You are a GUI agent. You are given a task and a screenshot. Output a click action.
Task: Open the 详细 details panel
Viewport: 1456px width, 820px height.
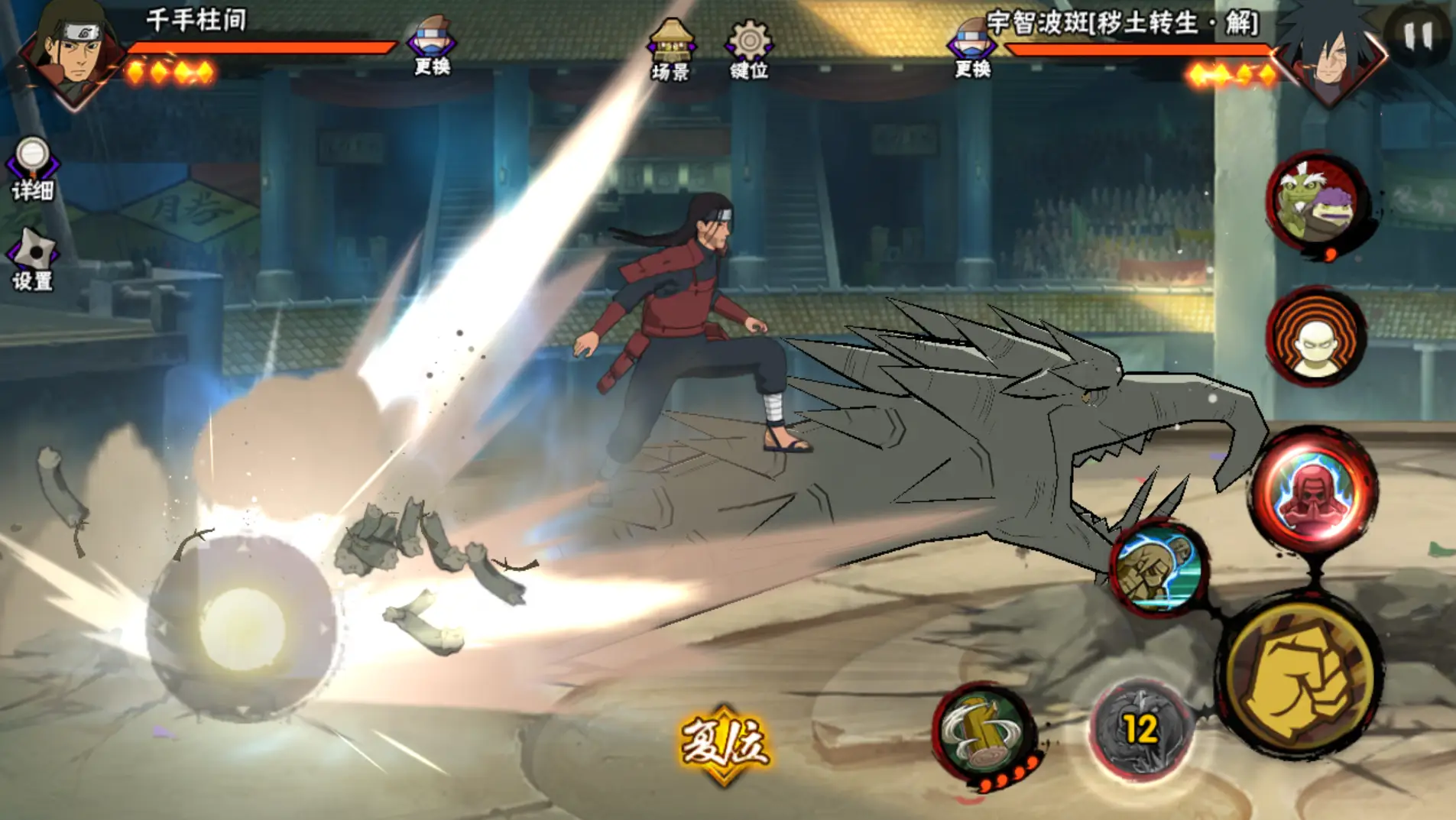click(32, 170)
